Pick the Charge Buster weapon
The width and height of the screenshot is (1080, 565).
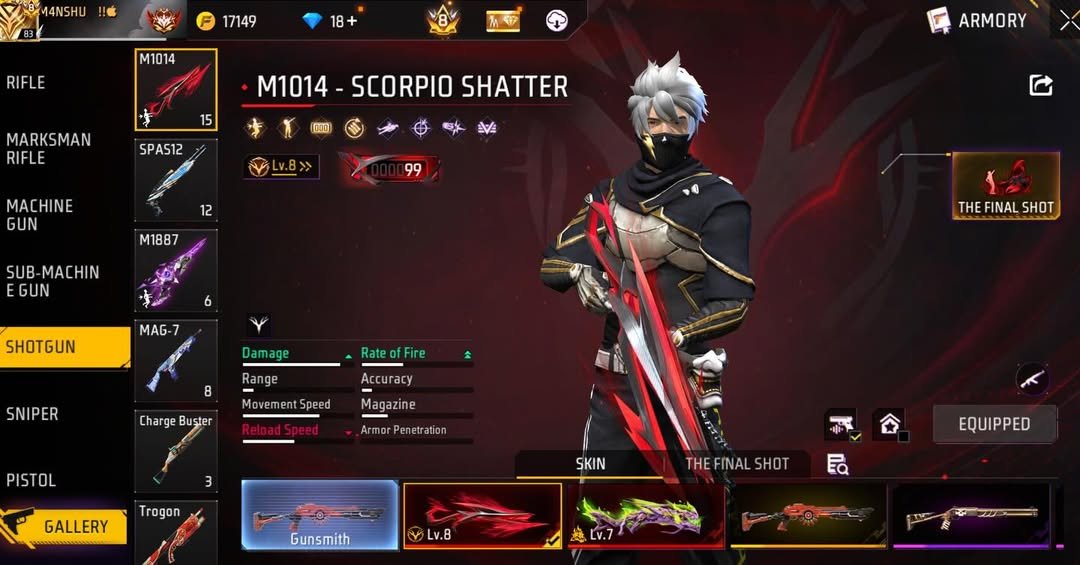point(176,450)
